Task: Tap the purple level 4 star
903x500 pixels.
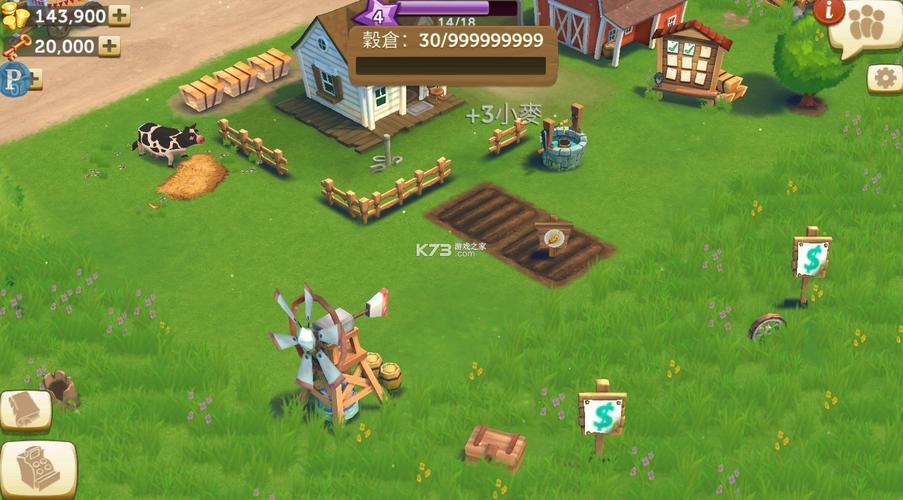Action: 380,13
